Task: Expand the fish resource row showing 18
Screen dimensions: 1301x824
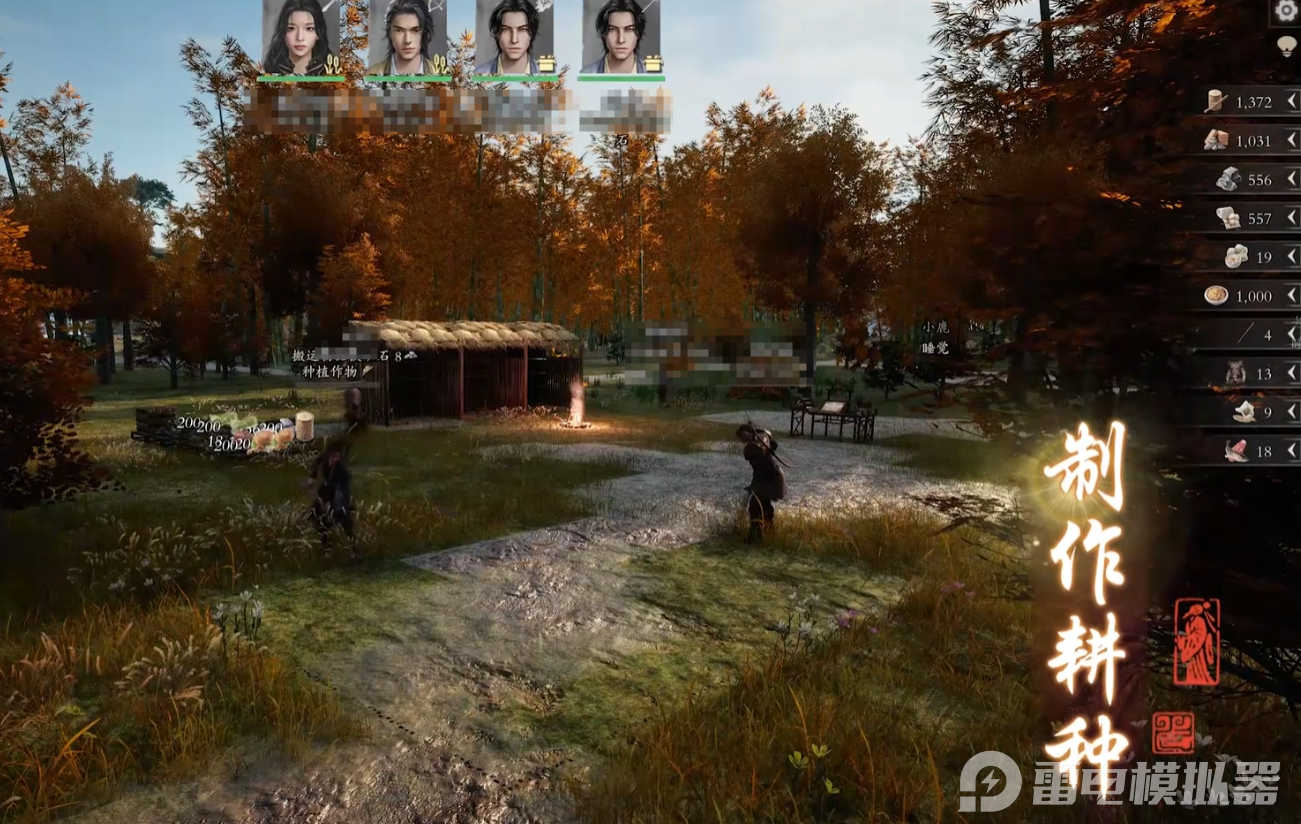Action: click(1291, 451)
